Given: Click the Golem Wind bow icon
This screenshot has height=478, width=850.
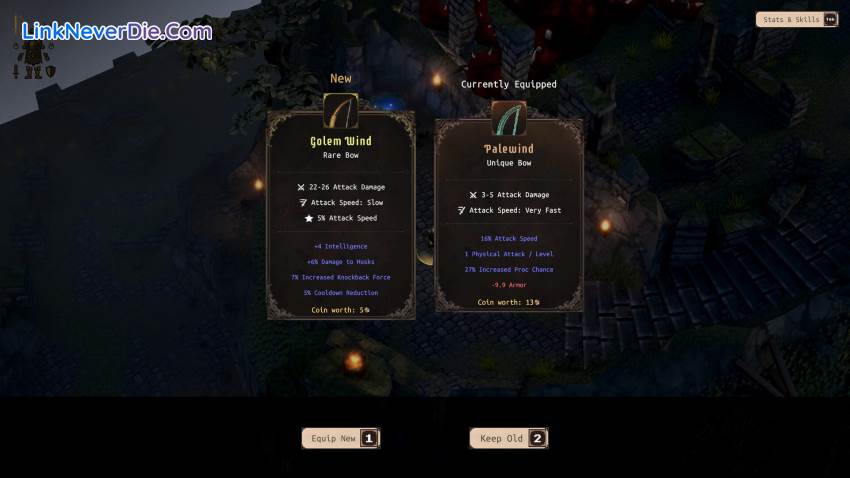Looking at the screenshot, I should [341, 110].
